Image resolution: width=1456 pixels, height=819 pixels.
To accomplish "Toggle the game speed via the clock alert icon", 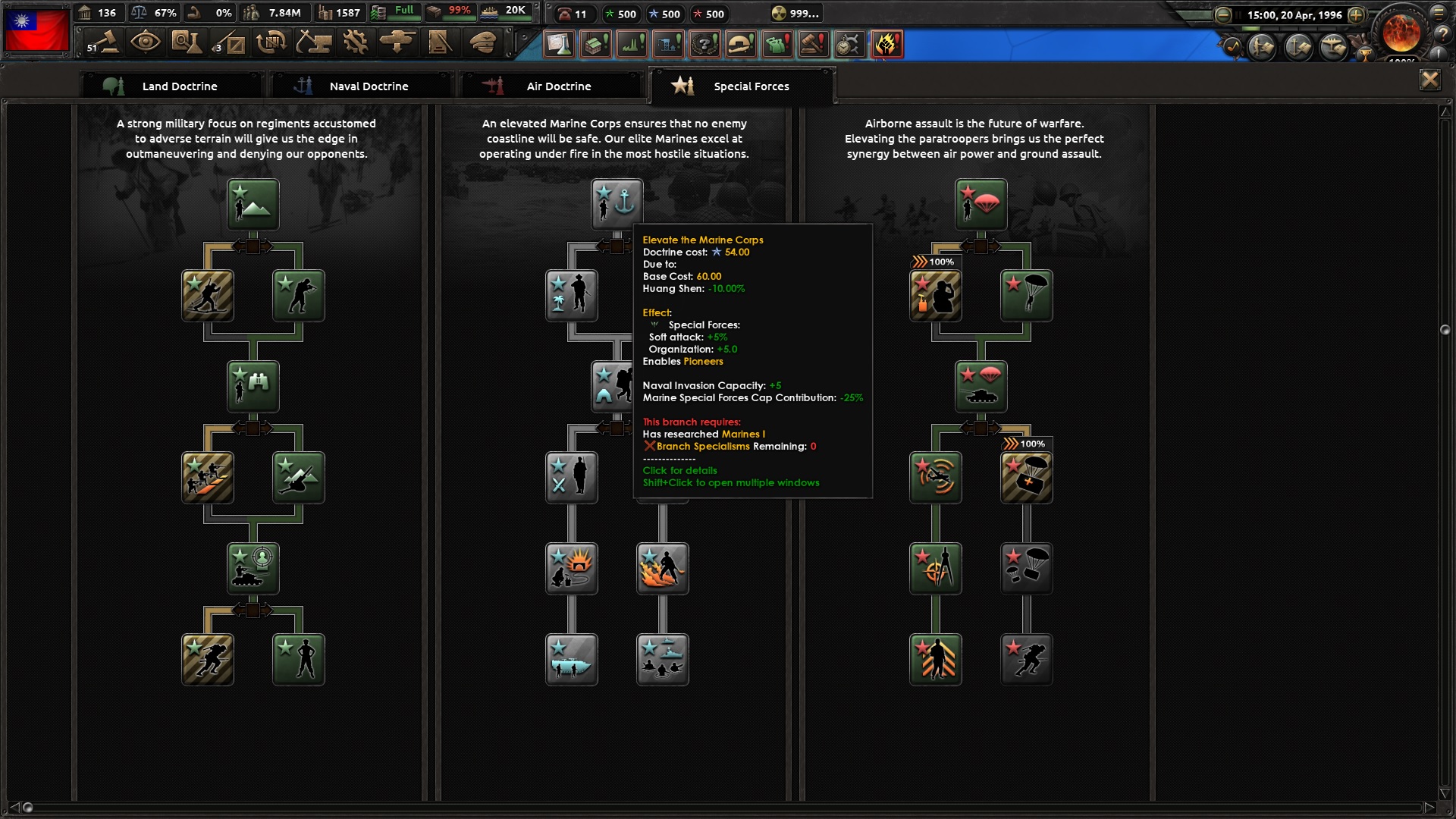I will [849, 44].
